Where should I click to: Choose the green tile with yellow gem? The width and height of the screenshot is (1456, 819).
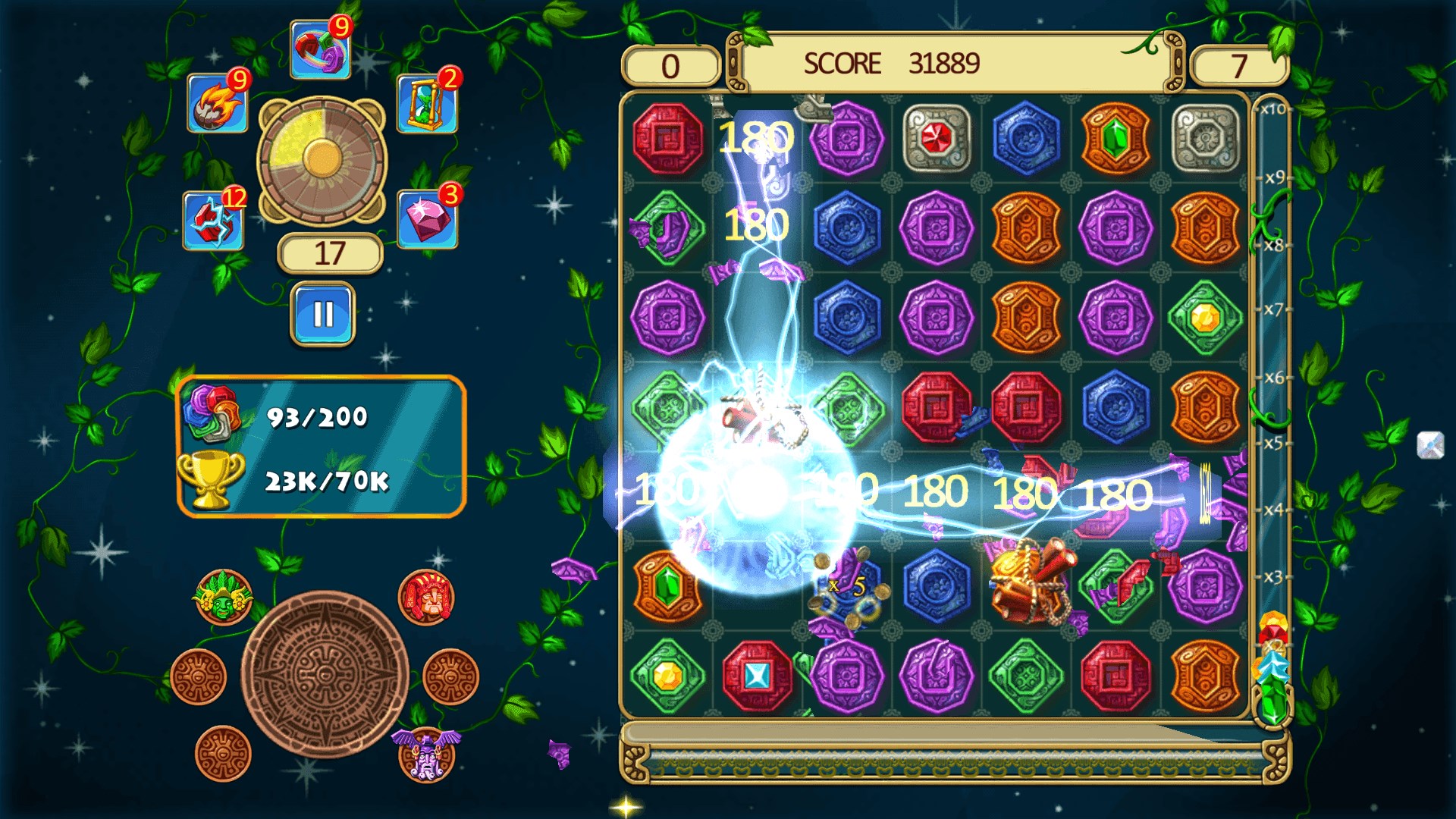1204,317
